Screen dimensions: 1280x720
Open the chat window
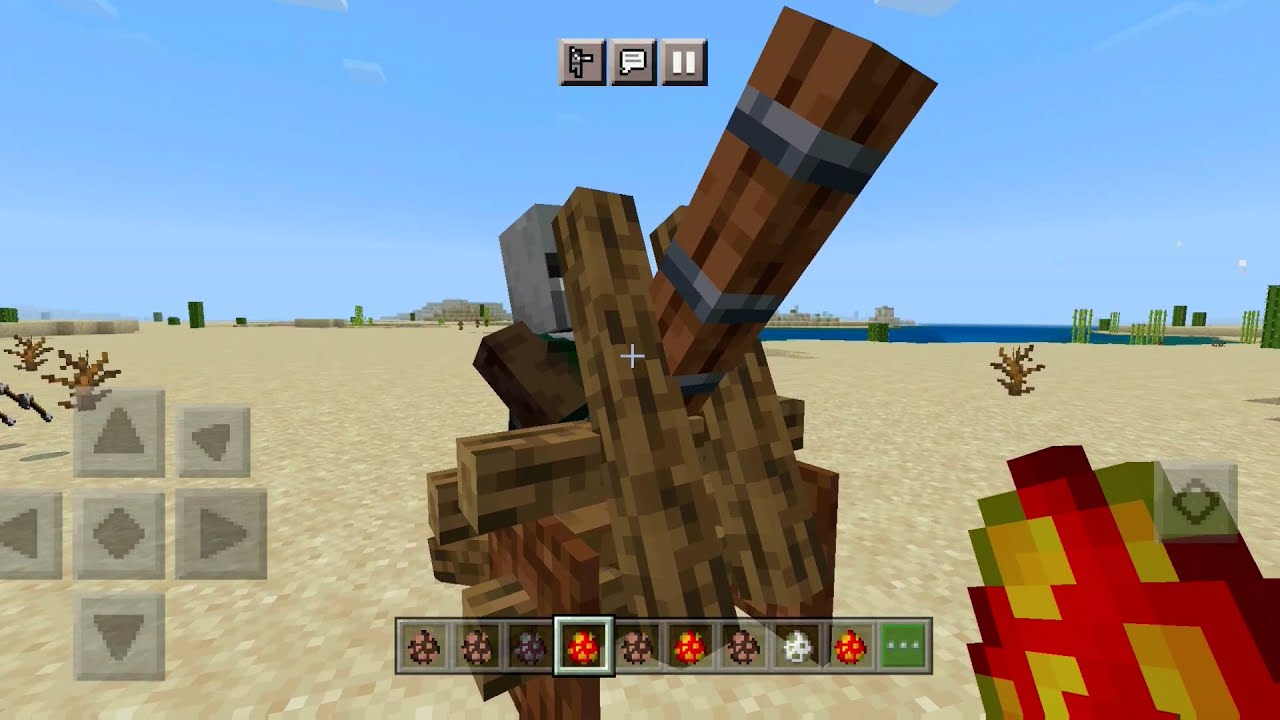(x=632, y=62)
